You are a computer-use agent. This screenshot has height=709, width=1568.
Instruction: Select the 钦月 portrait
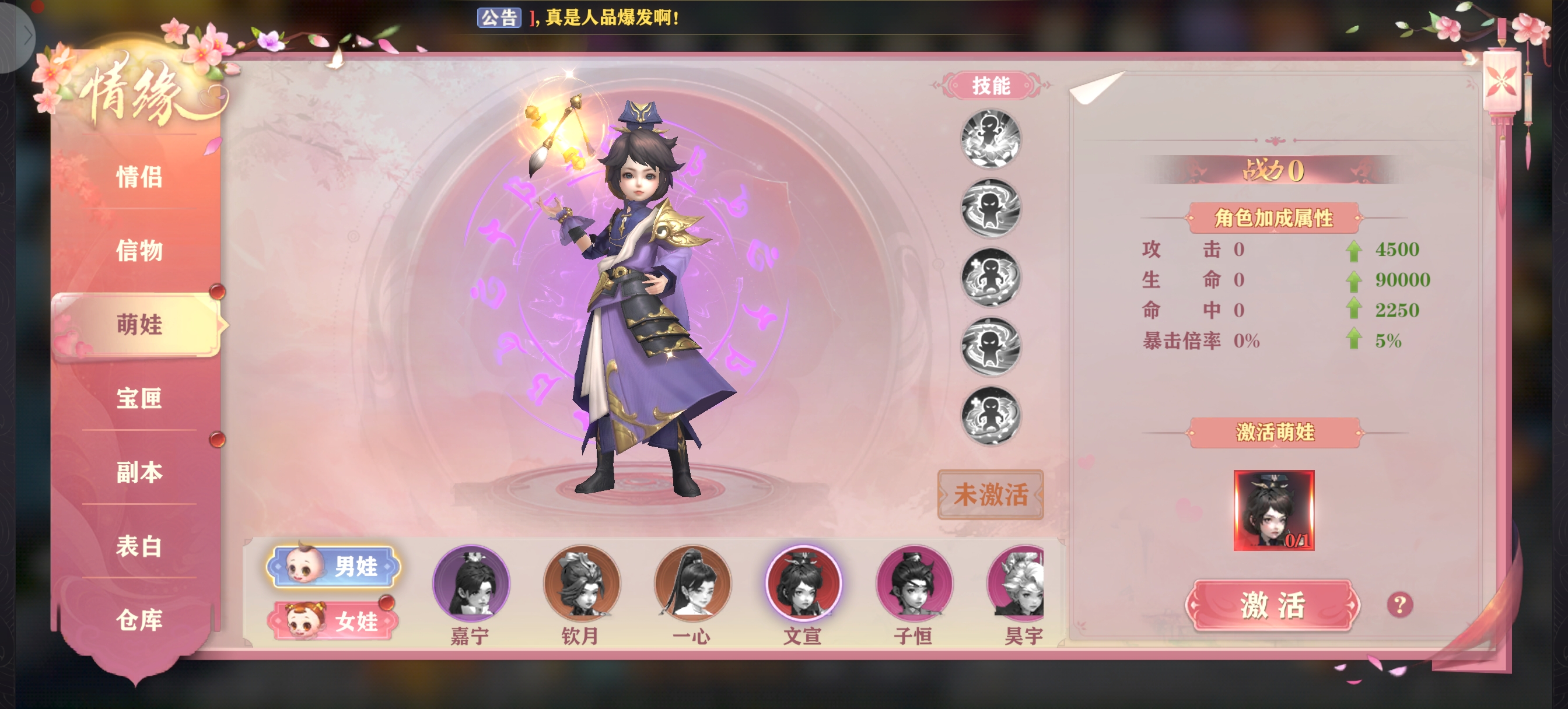pos(582,584)
